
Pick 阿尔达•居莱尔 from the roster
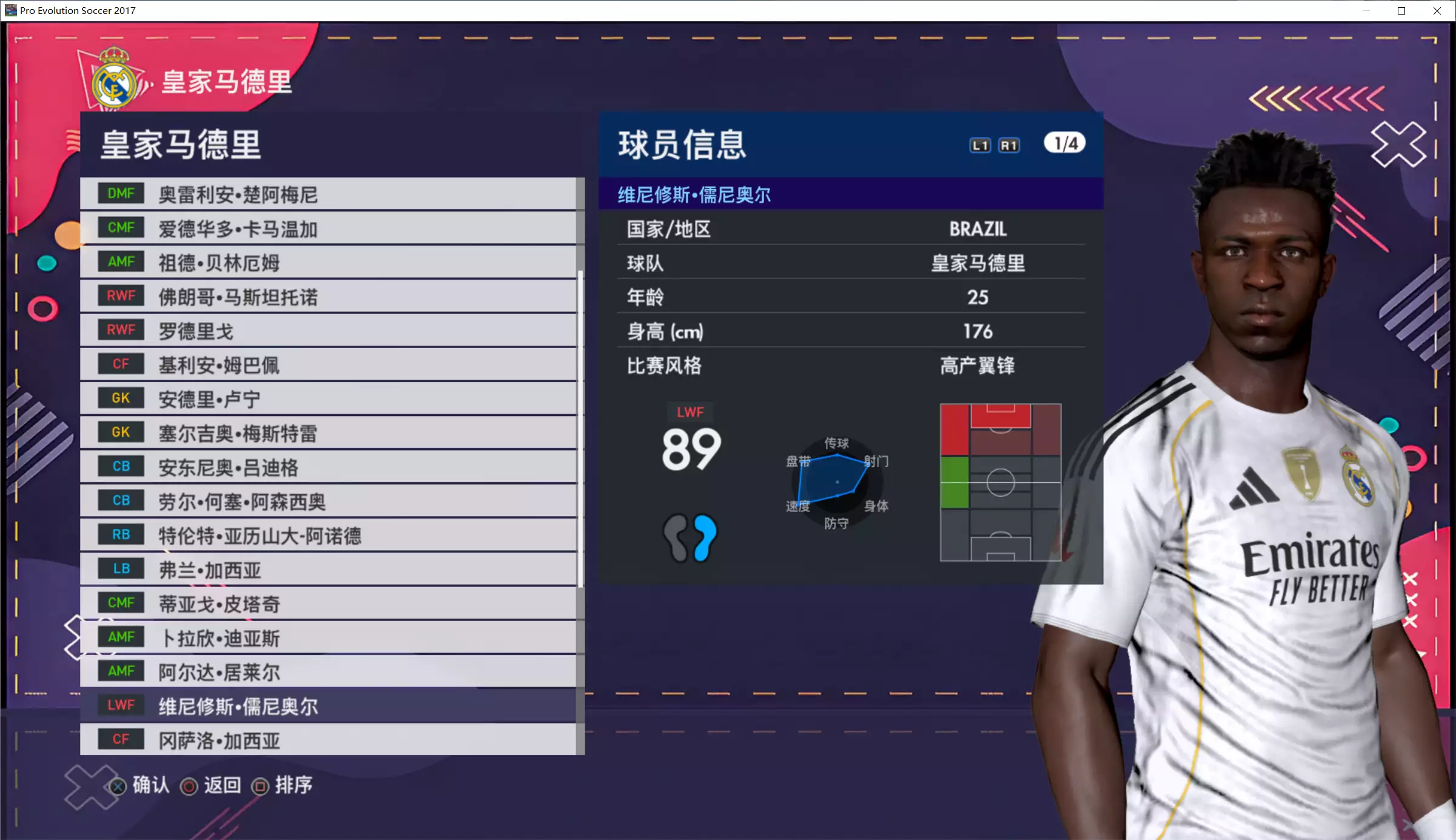point(327,672)
